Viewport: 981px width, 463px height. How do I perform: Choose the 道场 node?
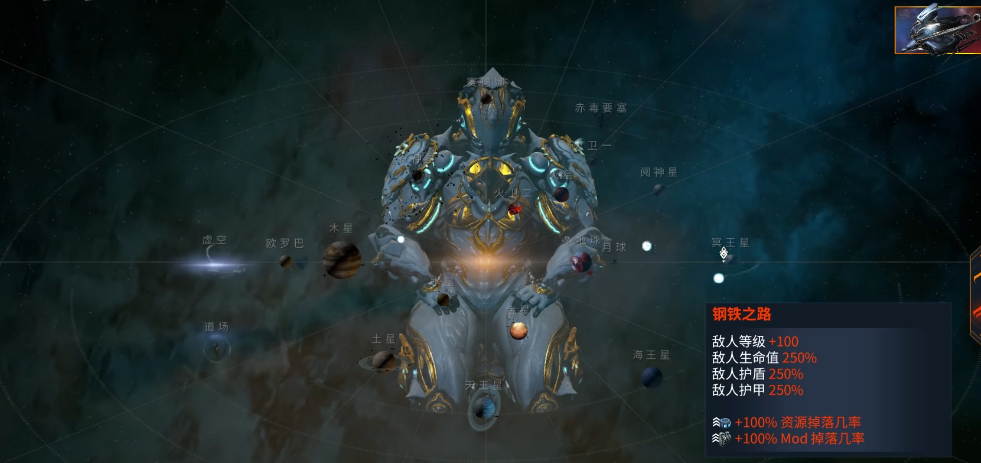point(216,346)
